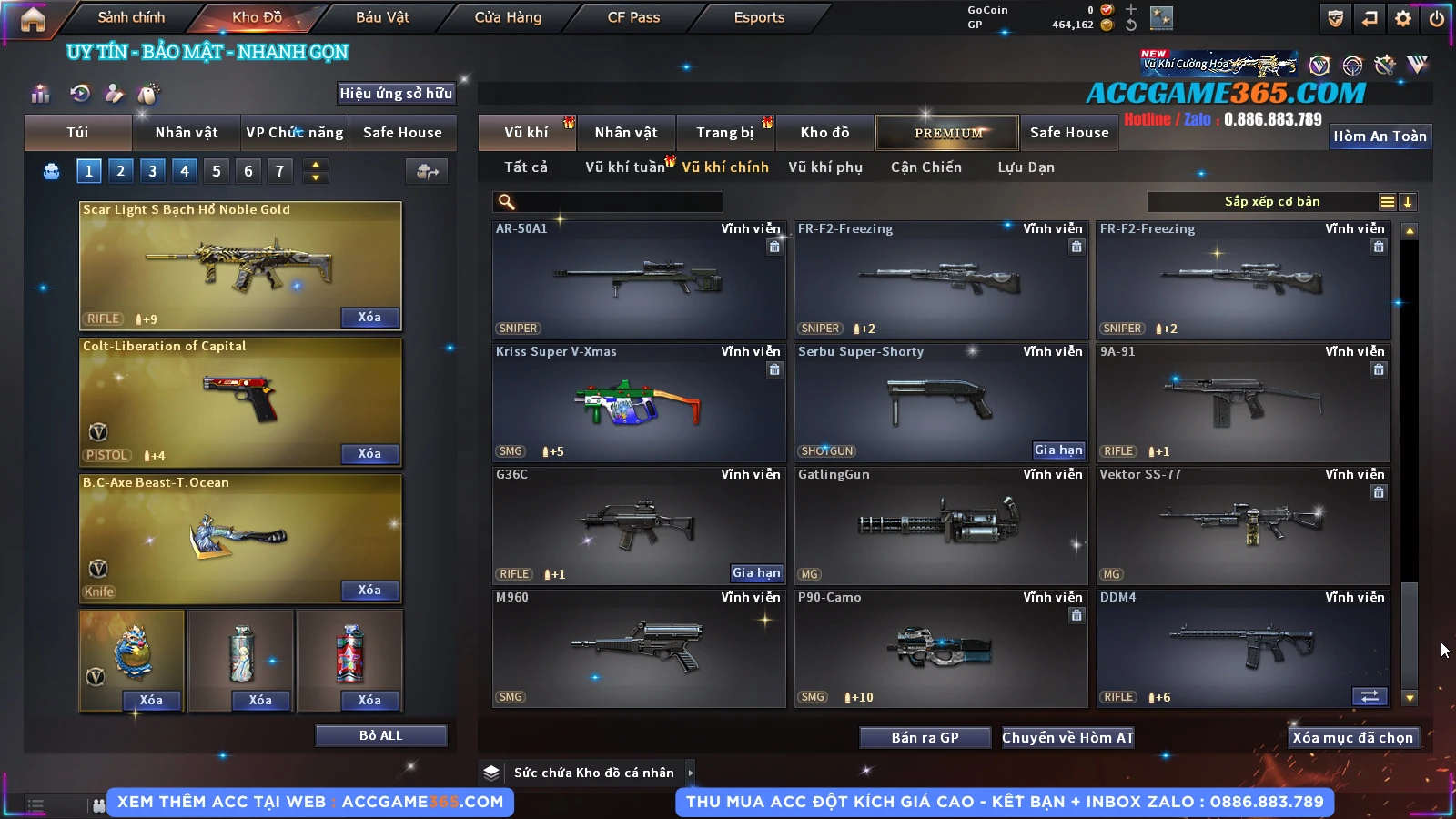1456x819 pixels.
Task: Switch to bag number 3
Action: (x=152, y=170)
